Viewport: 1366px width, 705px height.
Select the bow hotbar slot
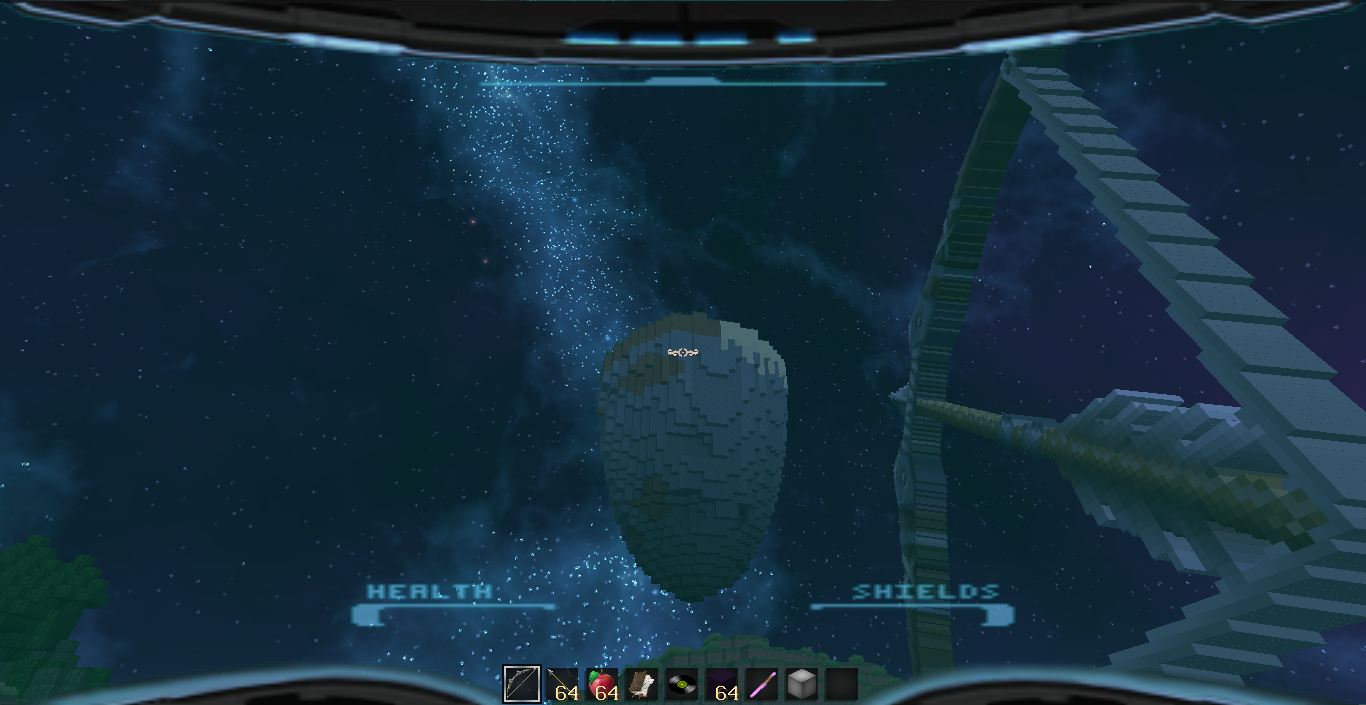521,684
